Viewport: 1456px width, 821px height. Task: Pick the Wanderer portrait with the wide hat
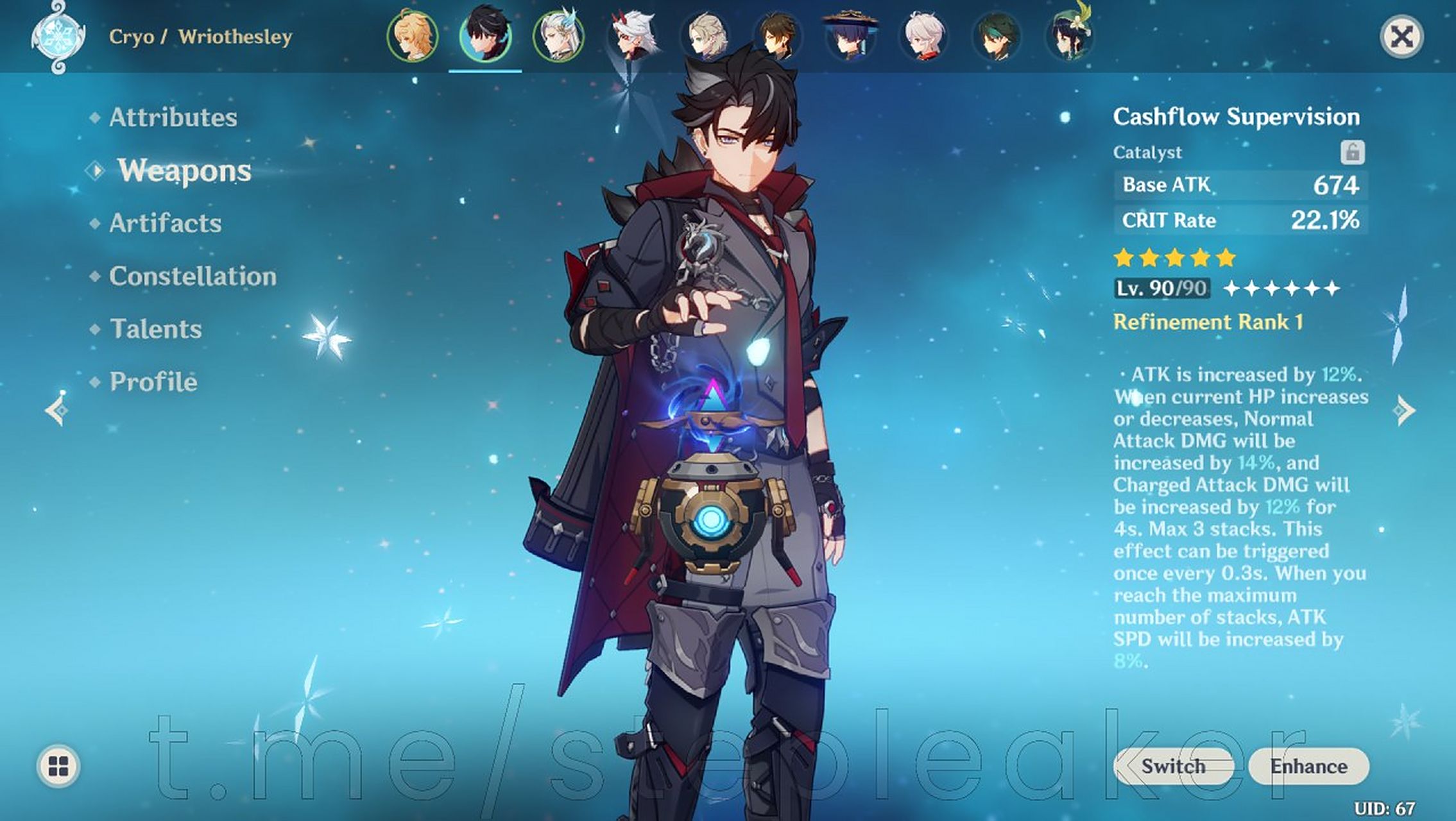click(x=851, y=37)
